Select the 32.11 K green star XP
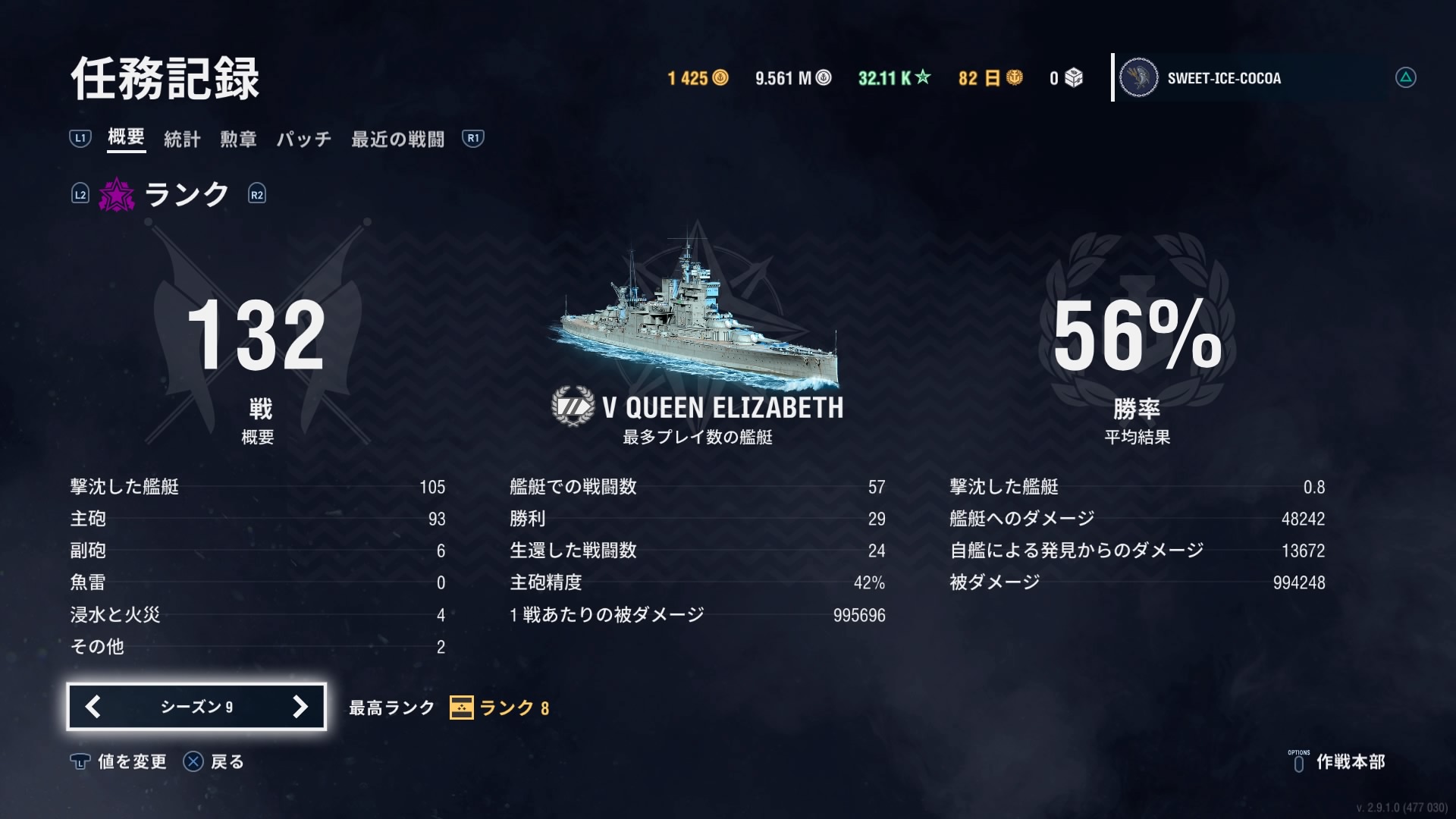The image size is (1456, 819). point(893,78)
